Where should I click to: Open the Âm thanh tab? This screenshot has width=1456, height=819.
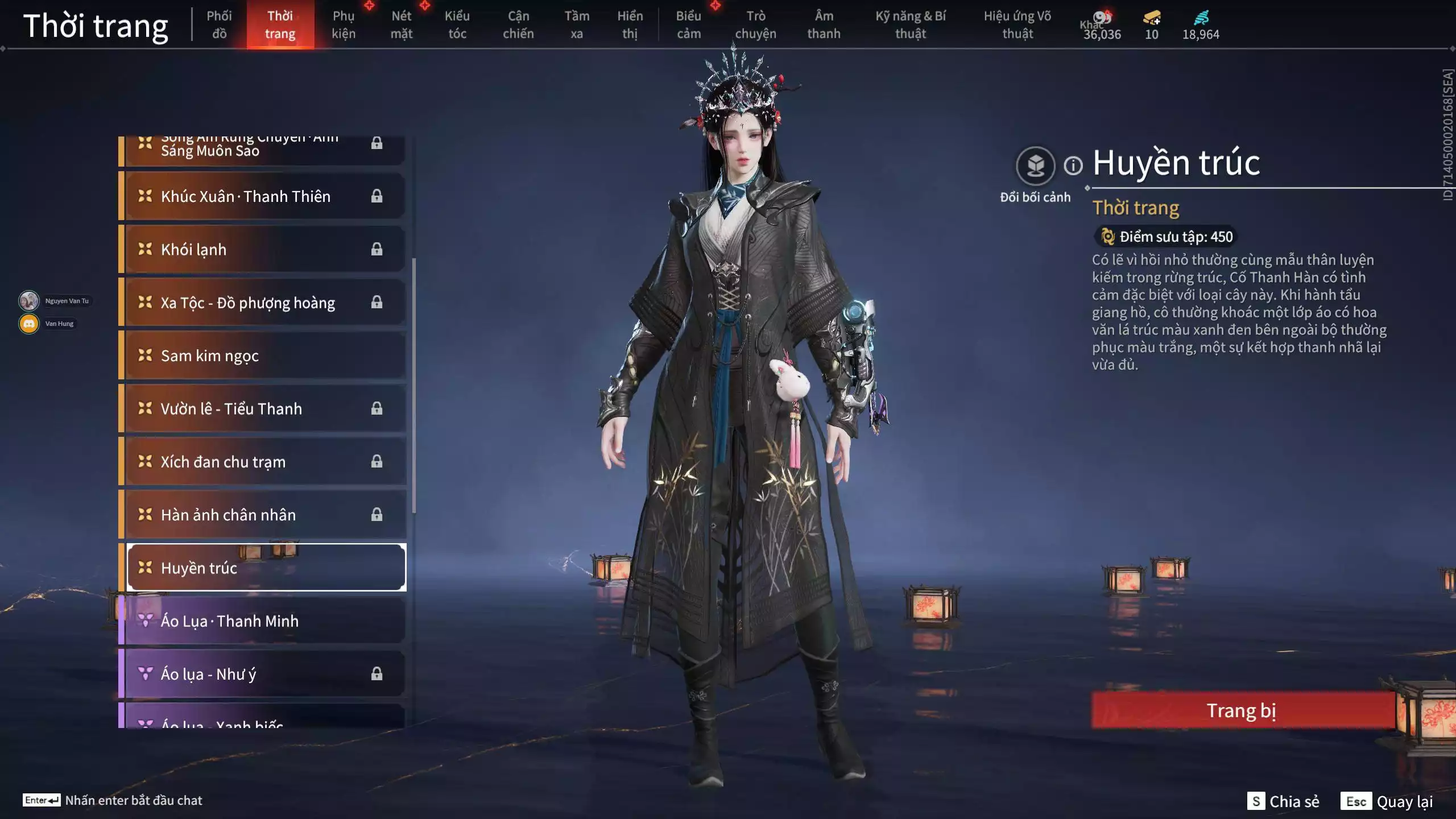823,24
